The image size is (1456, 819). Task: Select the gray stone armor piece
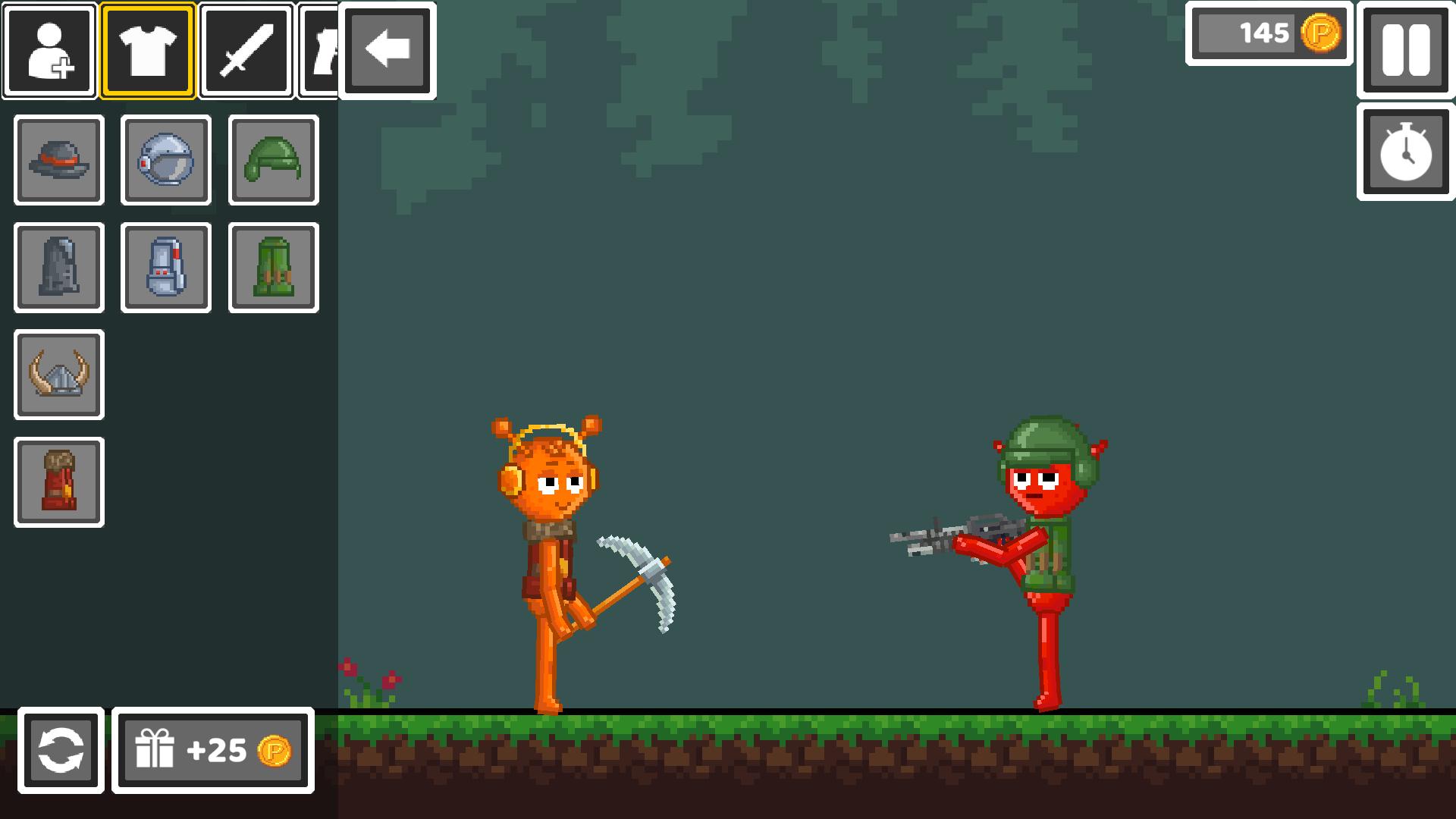pyautogui.click(x=58, y=268)
